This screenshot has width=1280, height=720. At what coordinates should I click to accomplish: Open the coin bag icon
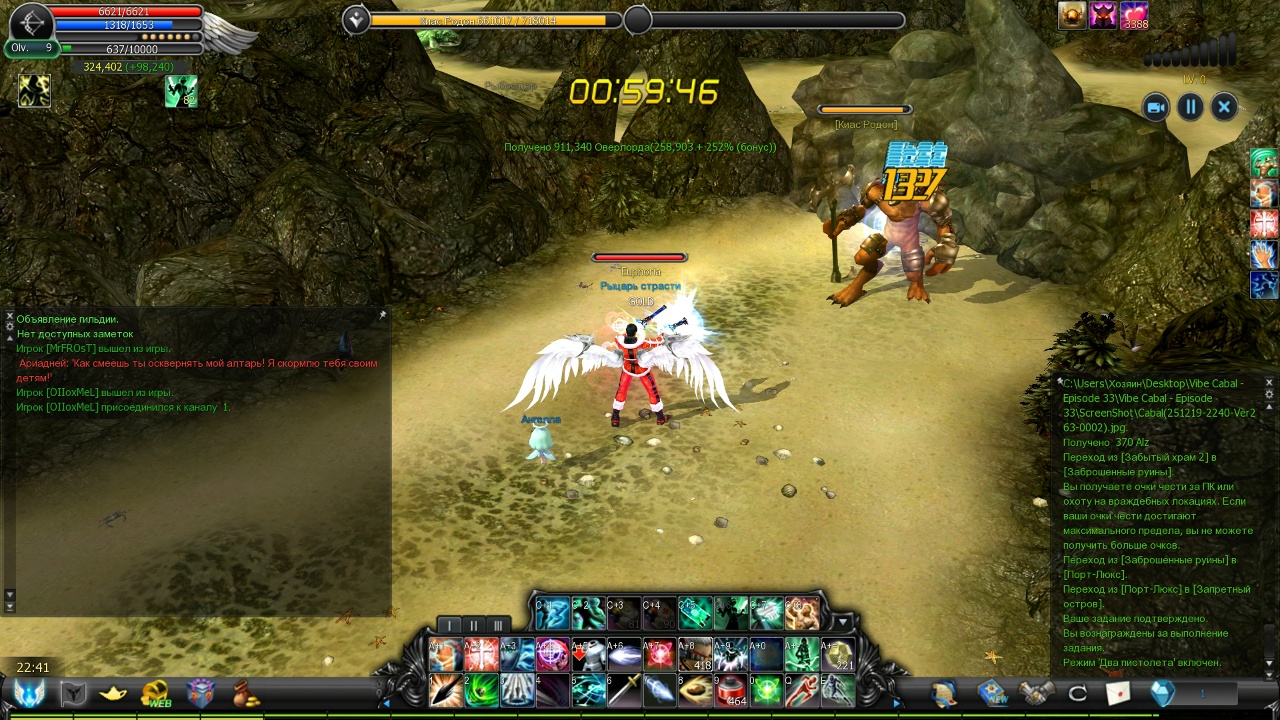[246, 693]
